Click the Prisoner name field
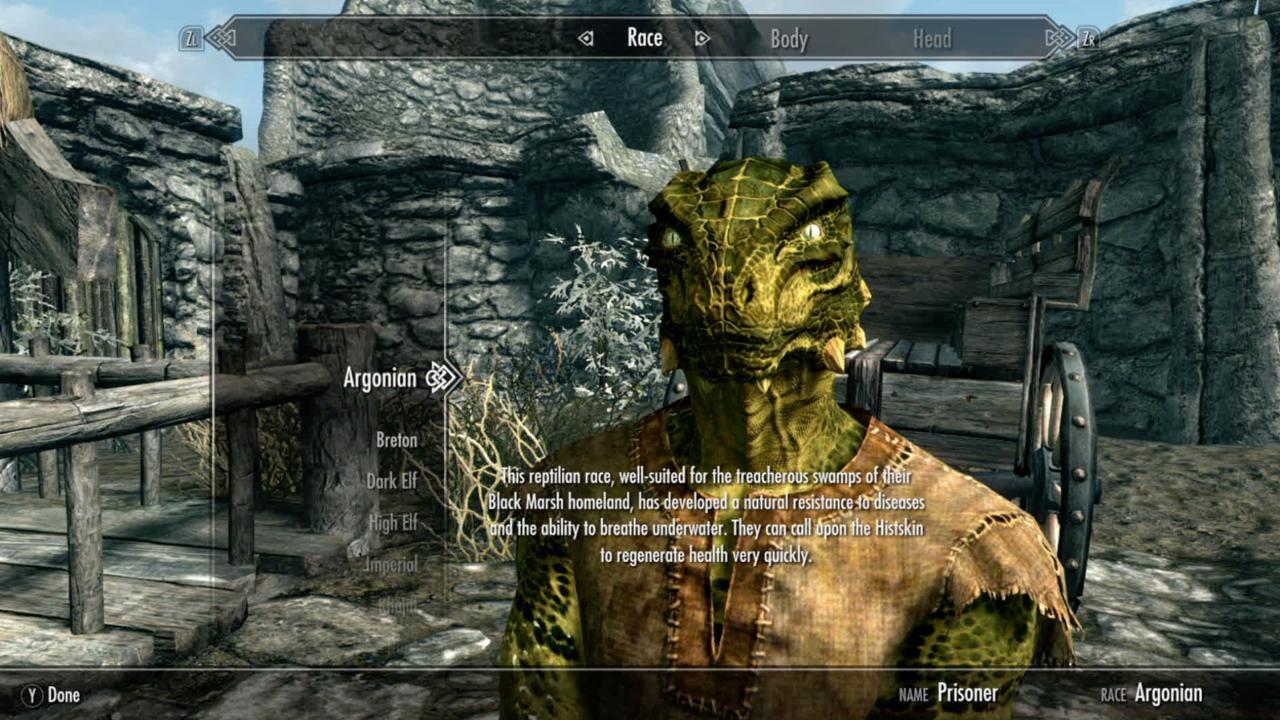Screen dimensions: 1280x720 click(968, 693)
